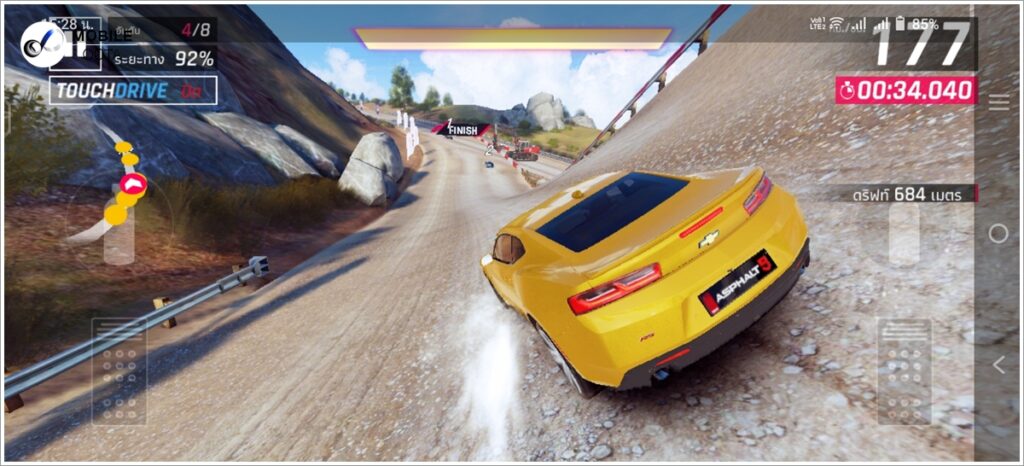Image resolution: width=1024 pixels, height=466 pixels.
Task: Toggle the TouchDrive On switch
Action: pos(133,90)
